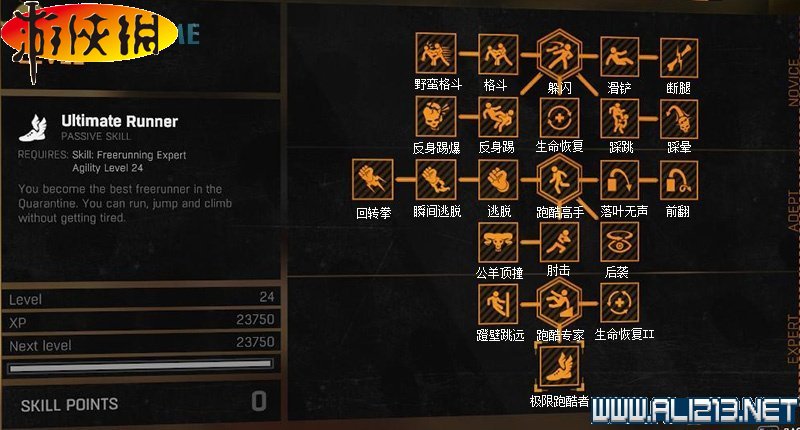Screen dimensions: 800x430
Task: Select the 落叶无声 skill icon
Action: (x=619, y=180)
